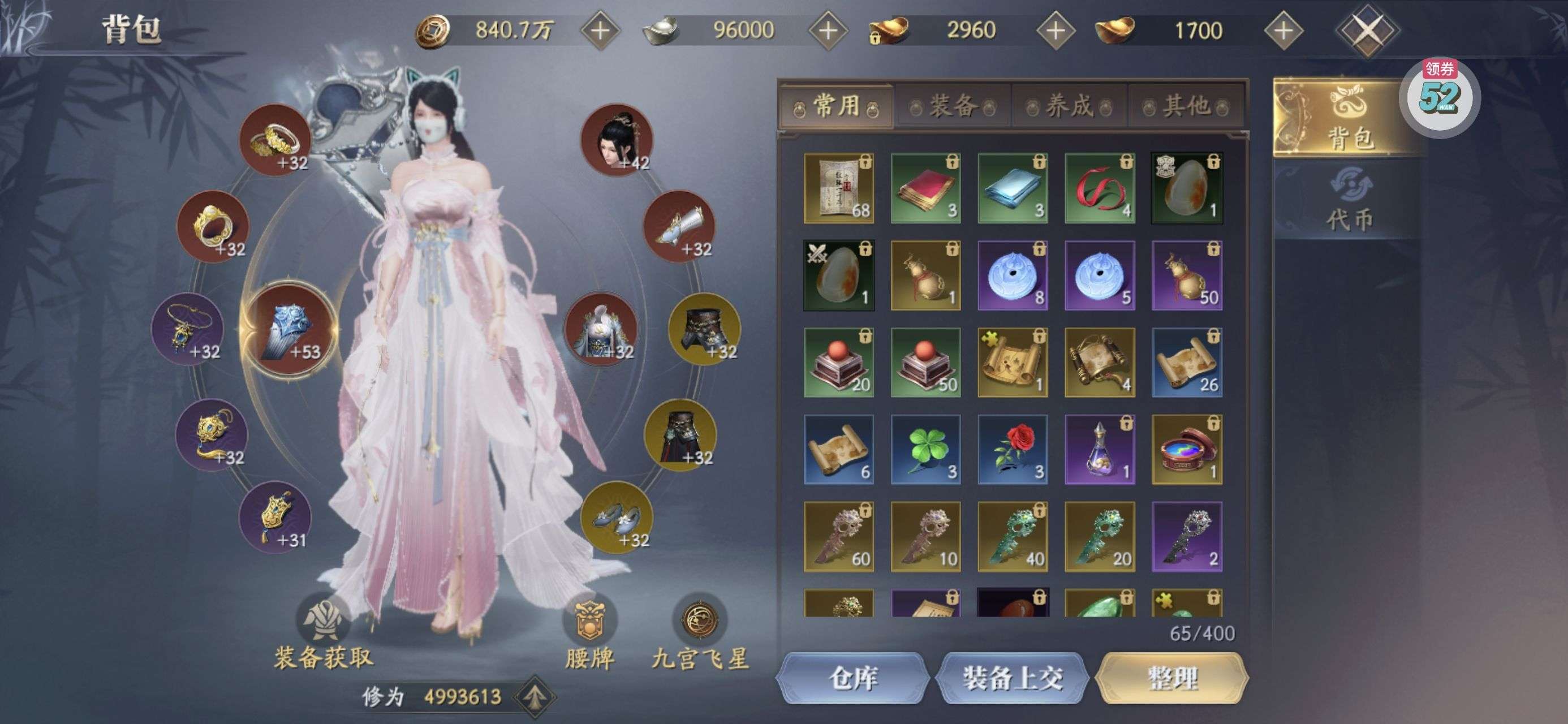This screenshot has width=1568, height=724.
Task: Sort inventory with 整理 button
Action: tap(1173, 678)
